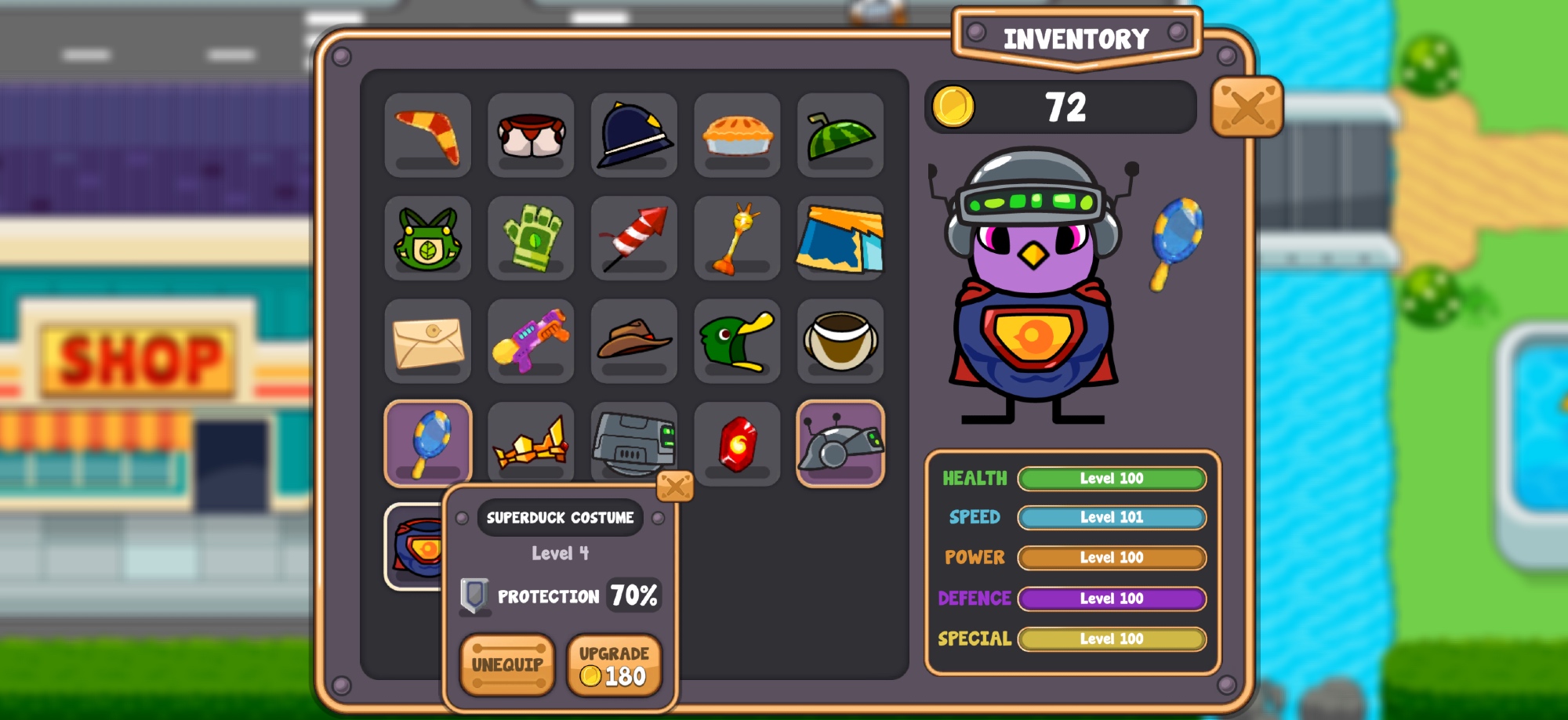1568x720 pixels.
Task: Select the green glove slot
Action: [x=531, y=238]
